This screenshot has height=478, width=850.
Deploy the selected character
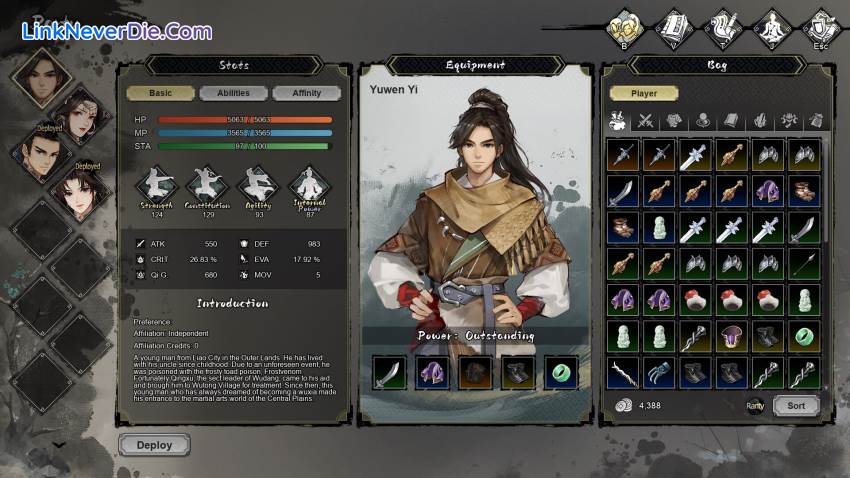click(154, 445)
